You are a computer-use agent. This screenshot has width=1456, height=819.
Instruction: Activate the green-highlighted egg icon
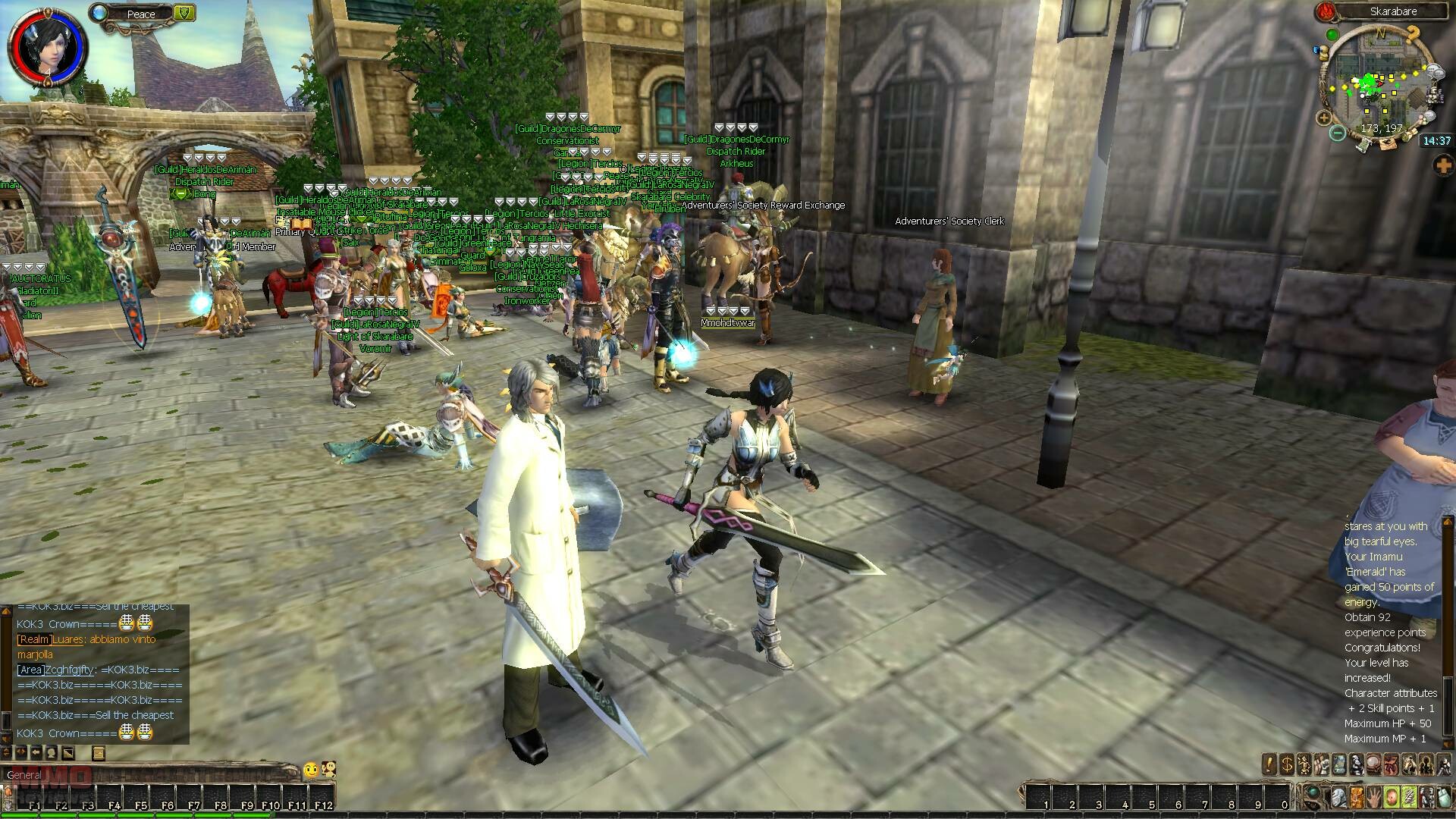coord(1391,798)
